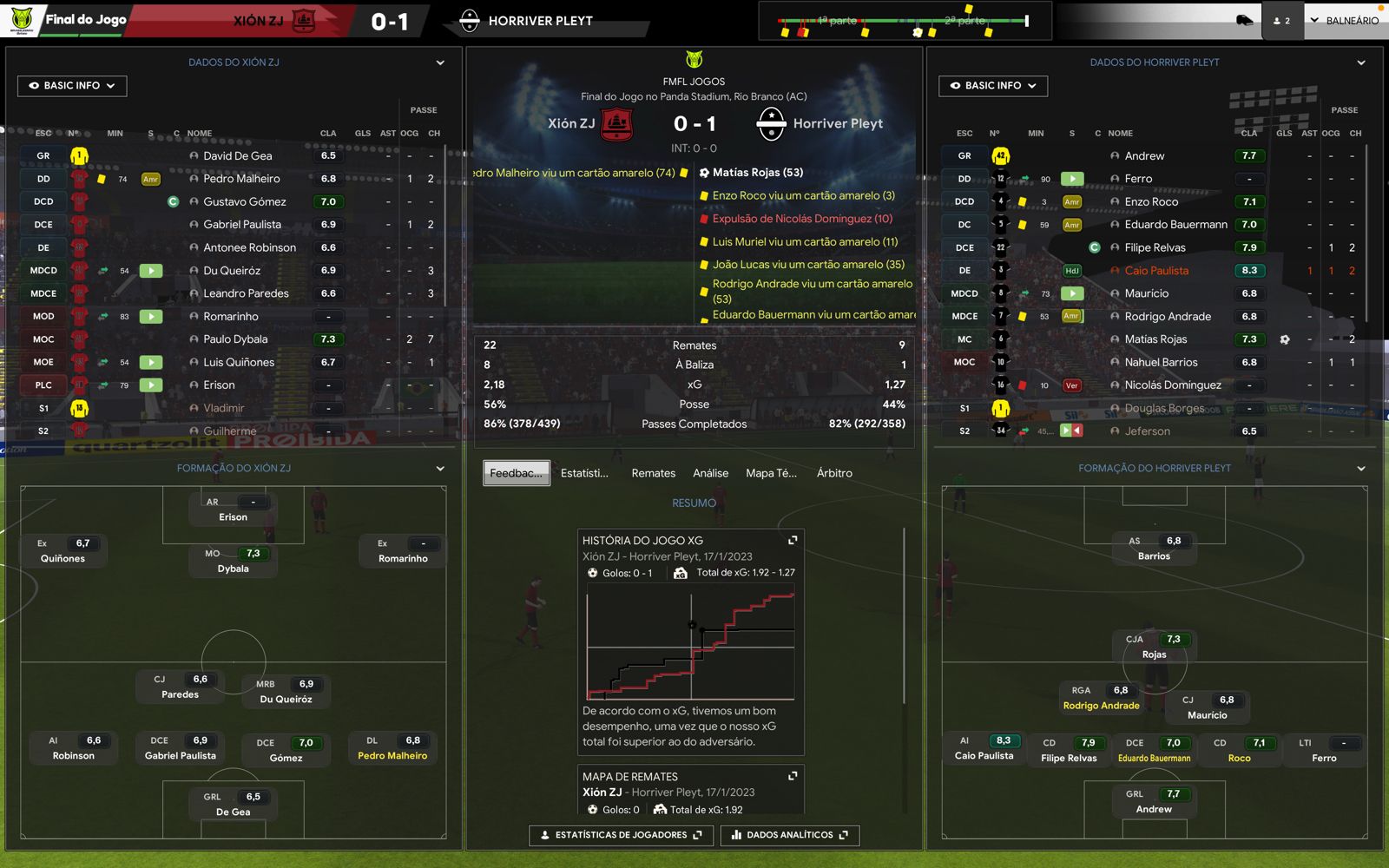Open Horriver Pleyt Basic Info dropdown
The width and height of the screenshot is (1389, 868).
pos(993,86)
